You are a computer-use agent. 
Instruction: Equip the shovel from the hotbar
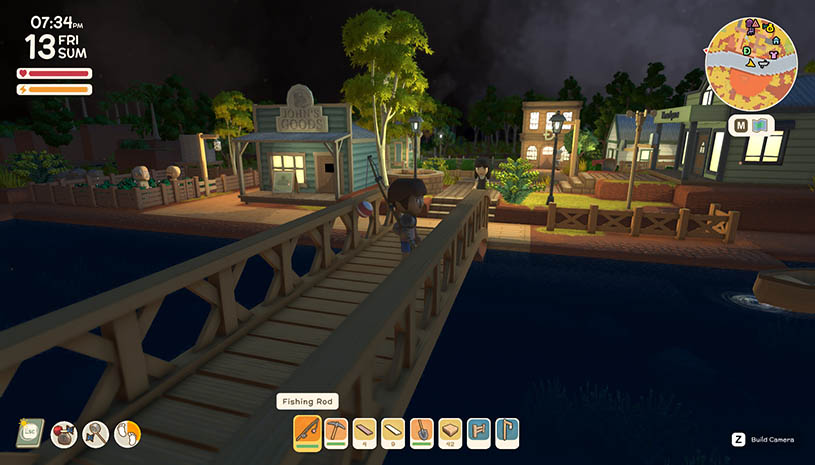coord(421,432)
